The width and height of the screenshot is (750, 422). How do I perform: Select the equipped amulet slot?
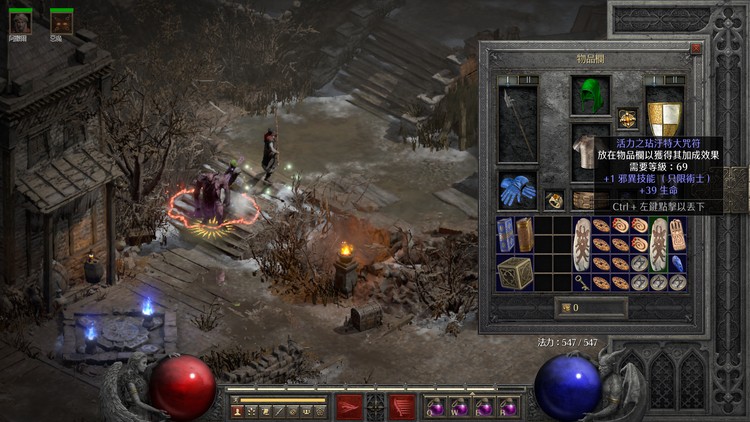(x=627, y=118)
